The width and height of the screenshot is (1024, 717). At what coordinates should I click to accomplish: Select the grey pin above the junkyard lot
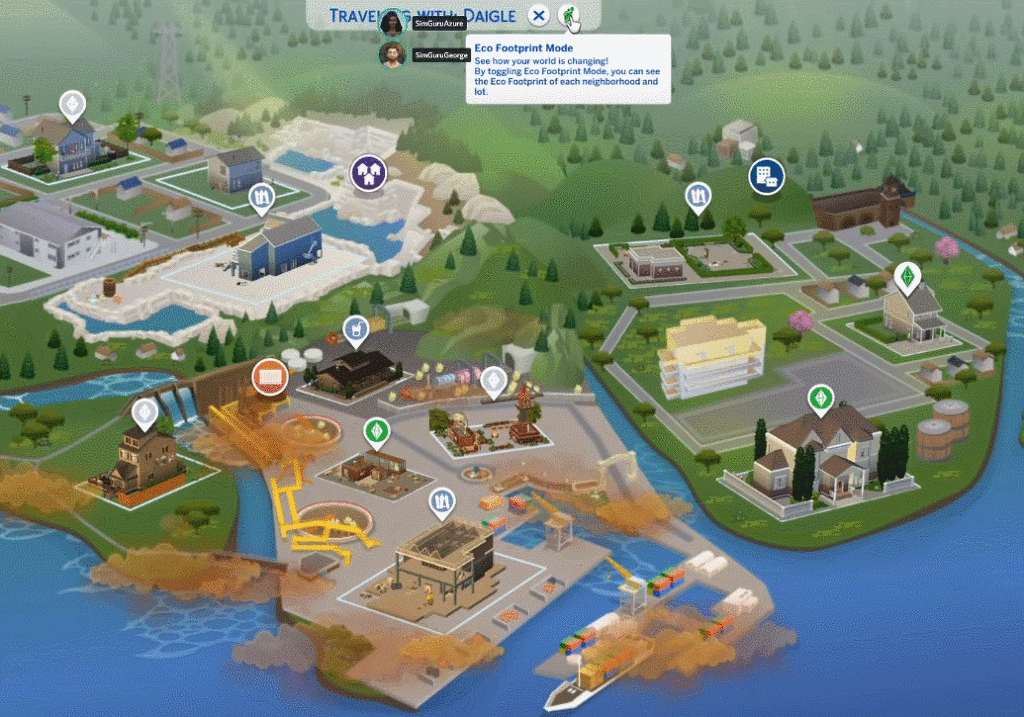click(x=494, y=380)
